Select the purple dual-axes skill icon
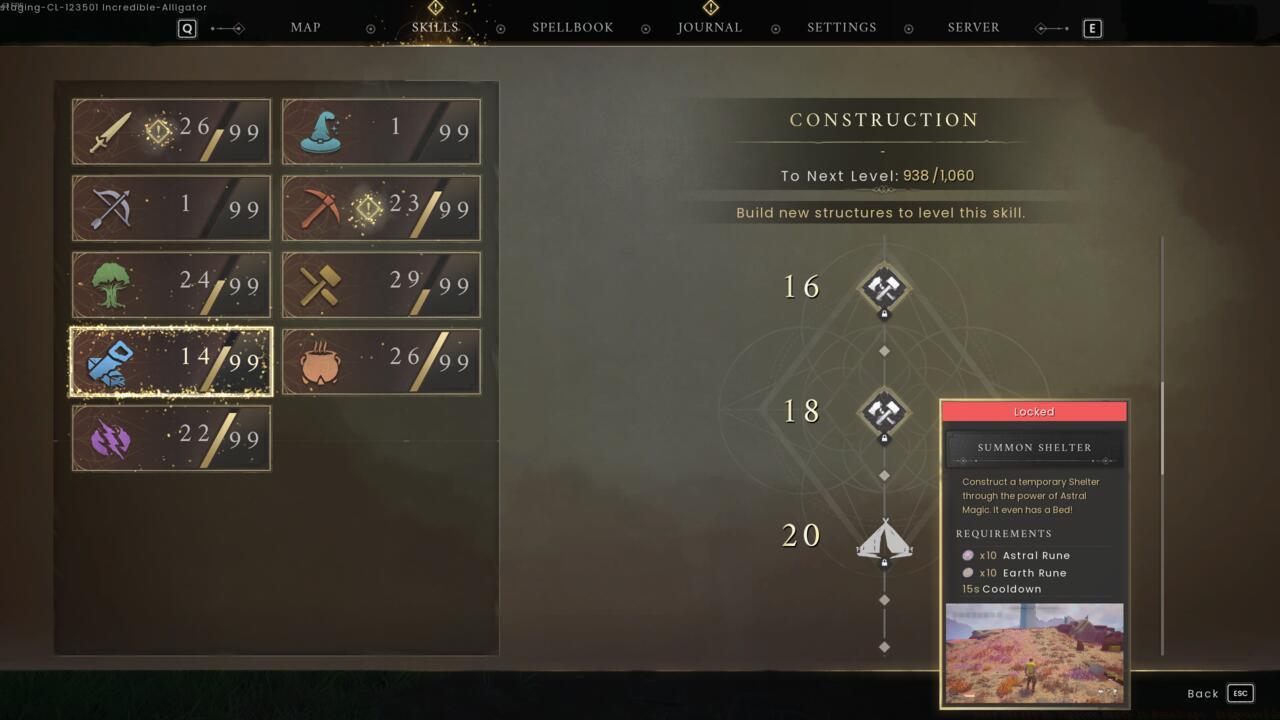1280x720 pixels. tap(105, 437)
